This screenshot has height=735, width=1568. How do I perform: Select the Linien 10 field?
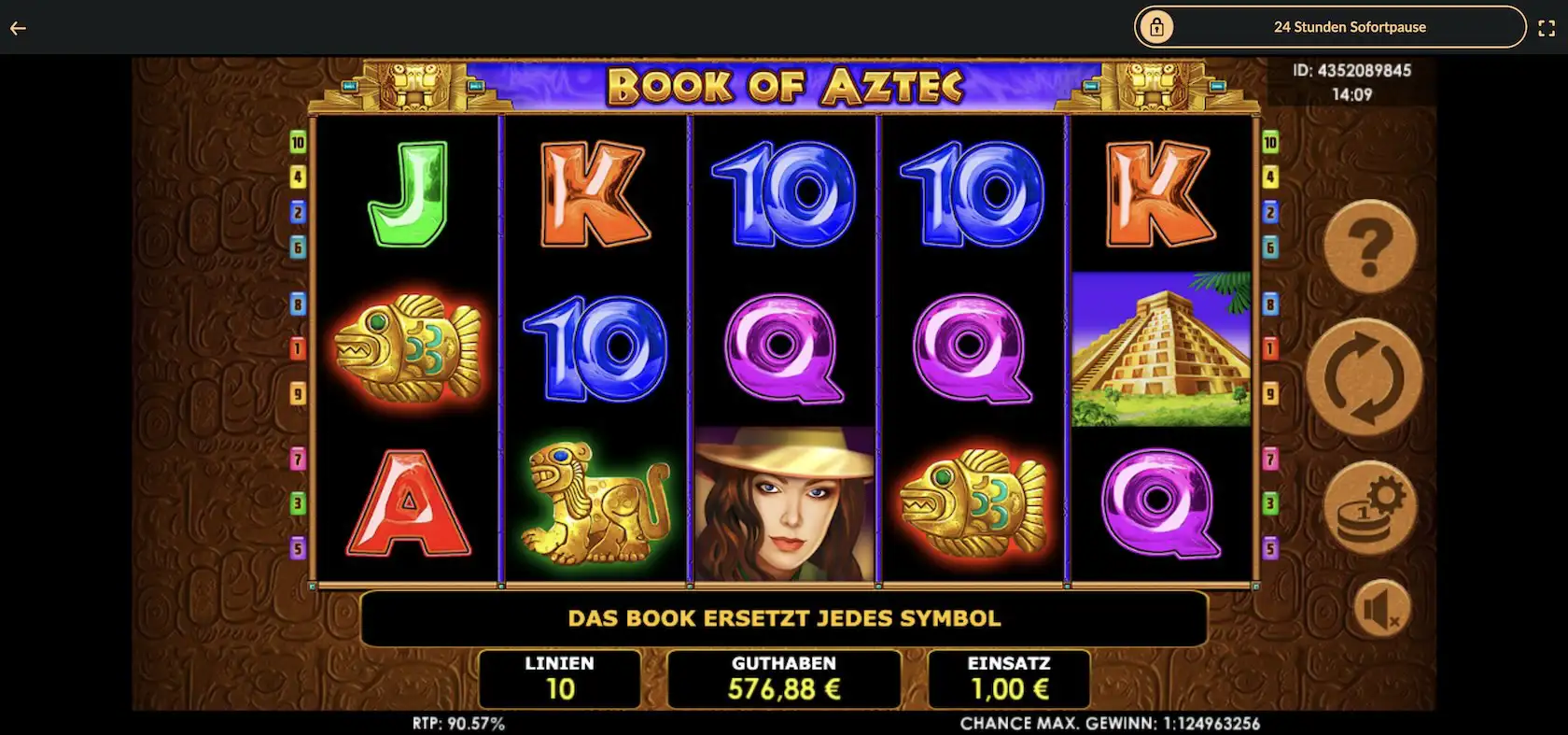559,679
